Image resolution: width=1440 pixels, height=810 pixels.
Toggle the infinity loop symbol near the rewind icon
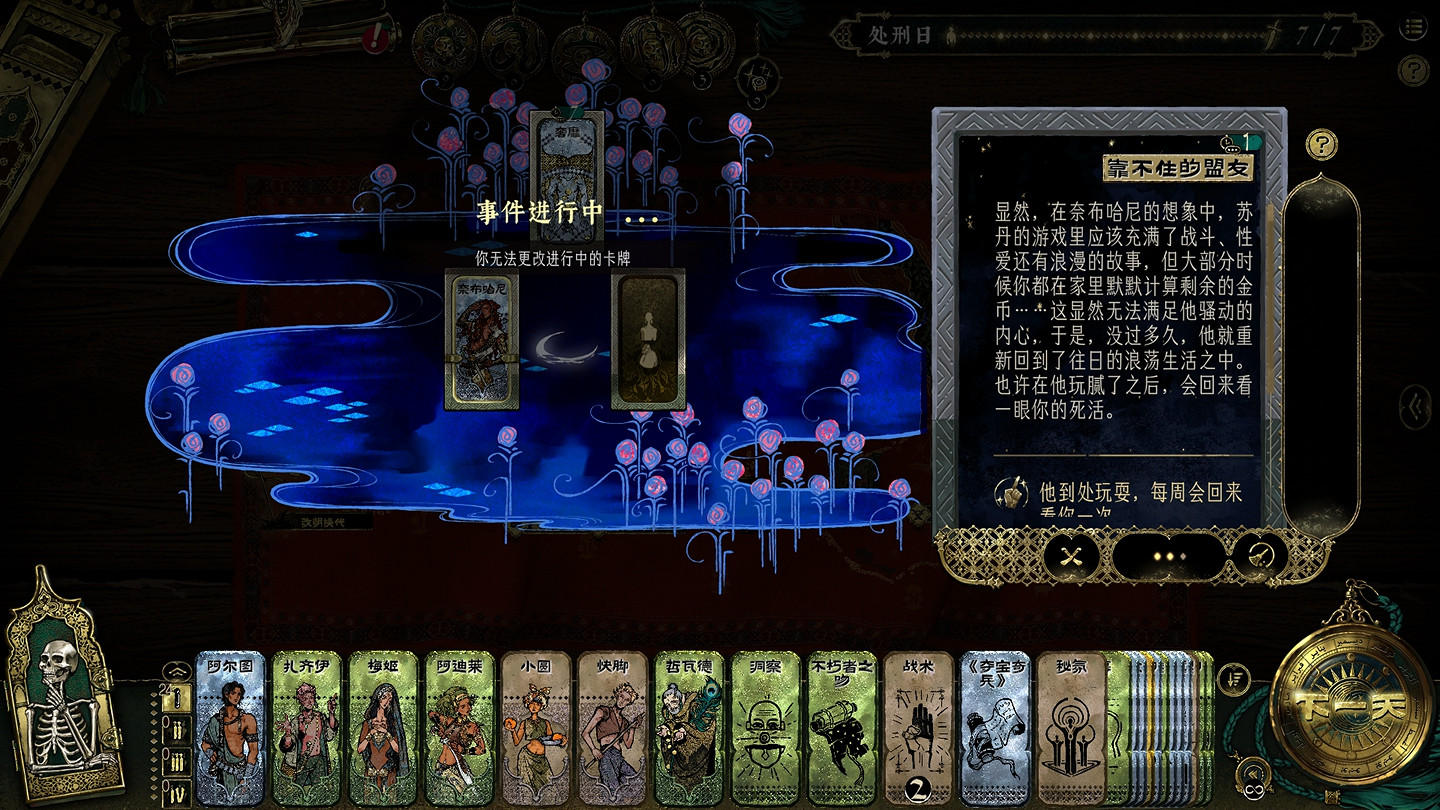coord(1253,789)
